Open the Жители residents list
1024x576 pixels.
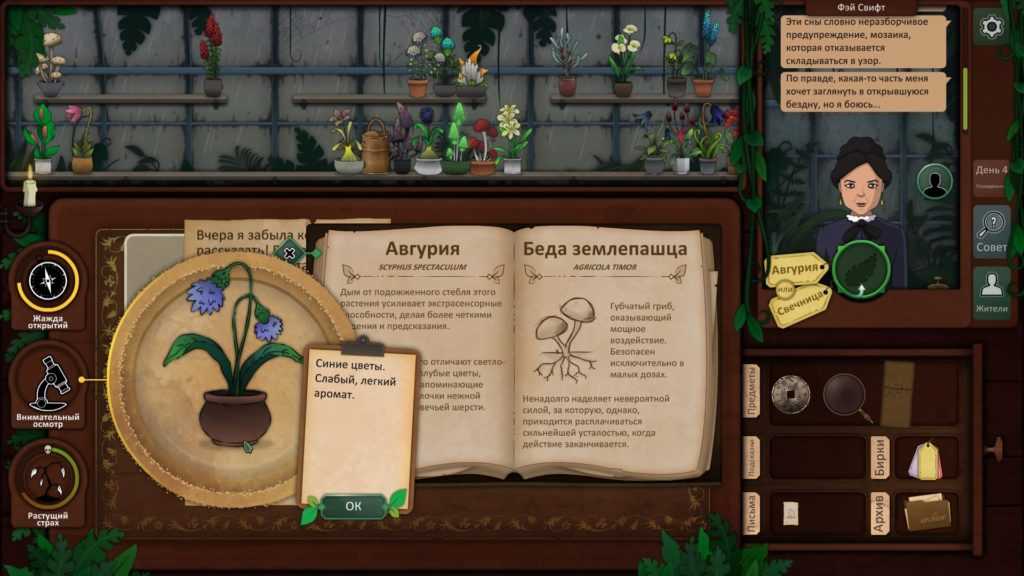click(992, 293)
